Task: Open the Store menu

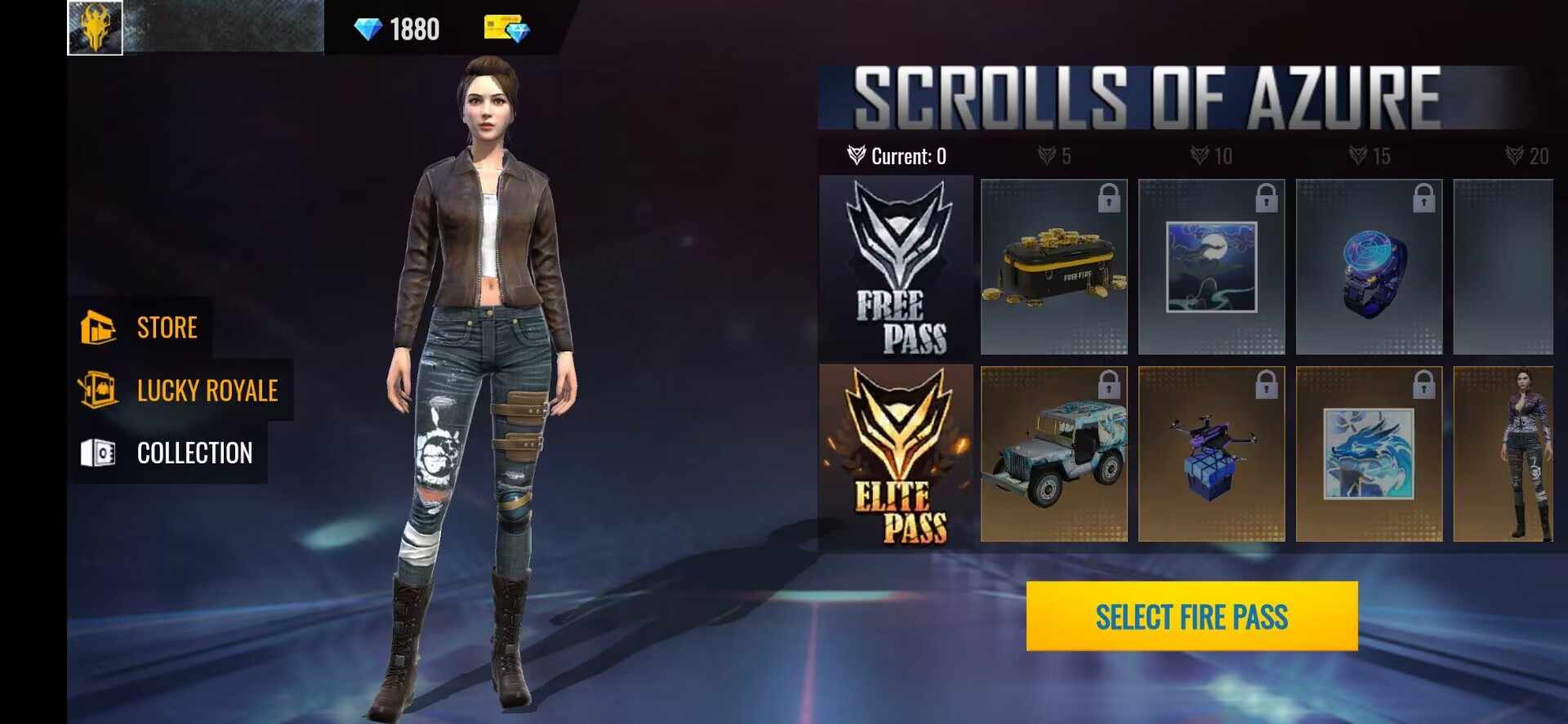Action: pos(140,328)
